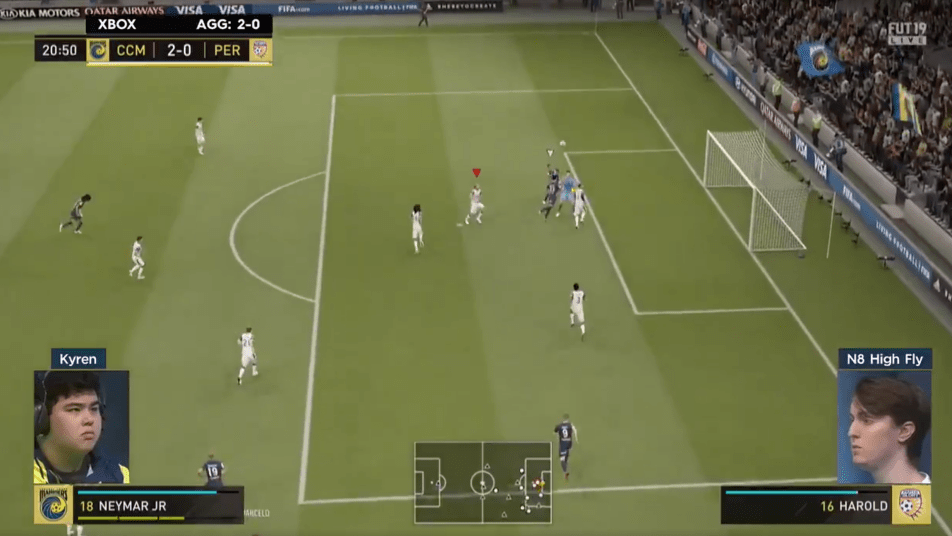952x536 pixels.
Task: Click the pitch radar minimap
Action: click(x=483, y=482)
